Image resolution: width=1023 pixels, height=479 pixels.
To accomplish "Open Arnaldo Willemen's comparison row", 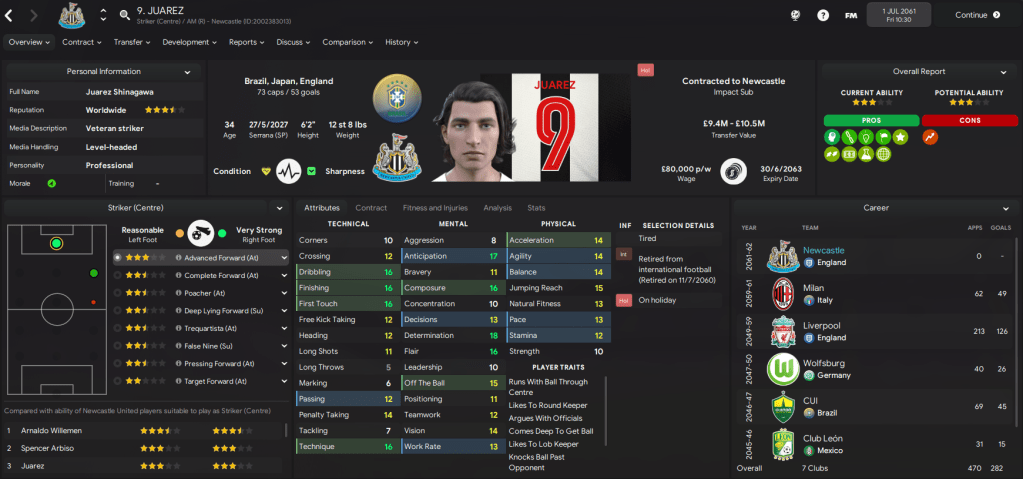I will tap(140, 431).
